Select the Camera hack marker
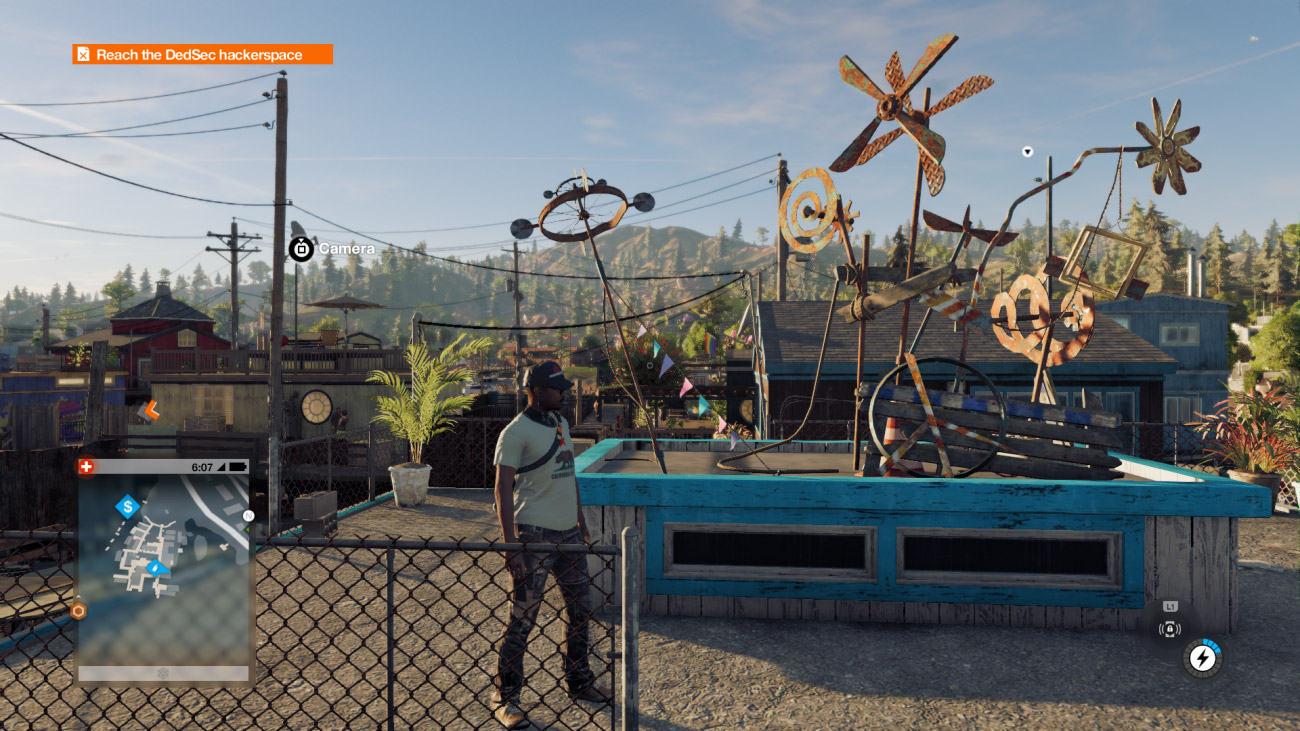The height and width of the screenshot is (731, 1300). (301, 248)
